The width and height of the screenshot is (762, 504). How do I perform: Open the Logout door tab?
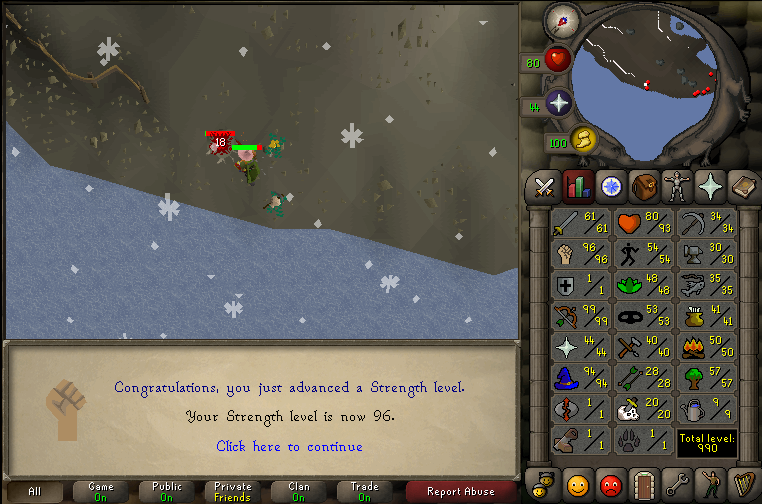click(643, 484)
